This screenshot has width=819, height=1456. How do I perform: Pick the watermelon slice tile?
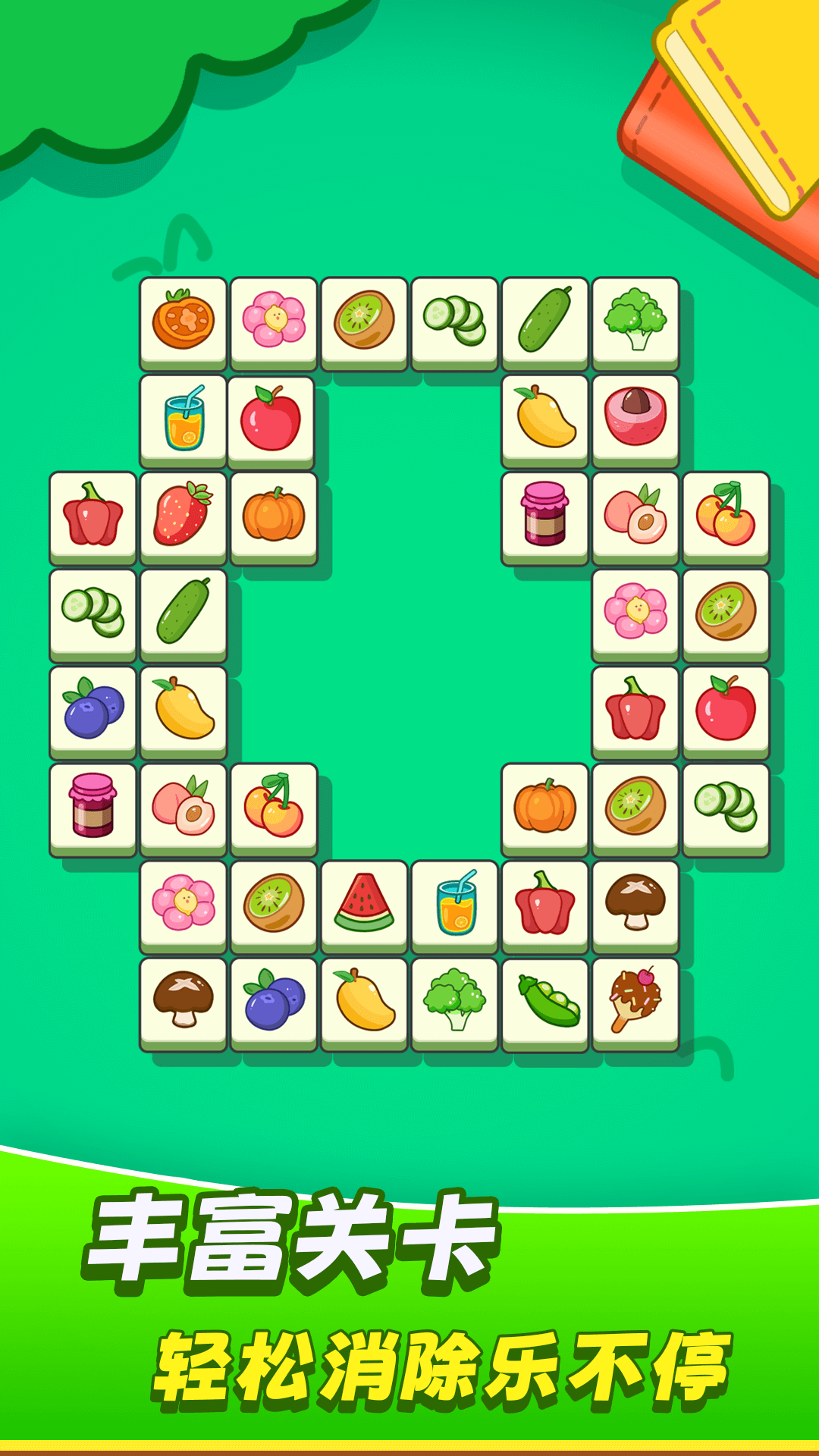pyautogui.click(x=364, y=903)
